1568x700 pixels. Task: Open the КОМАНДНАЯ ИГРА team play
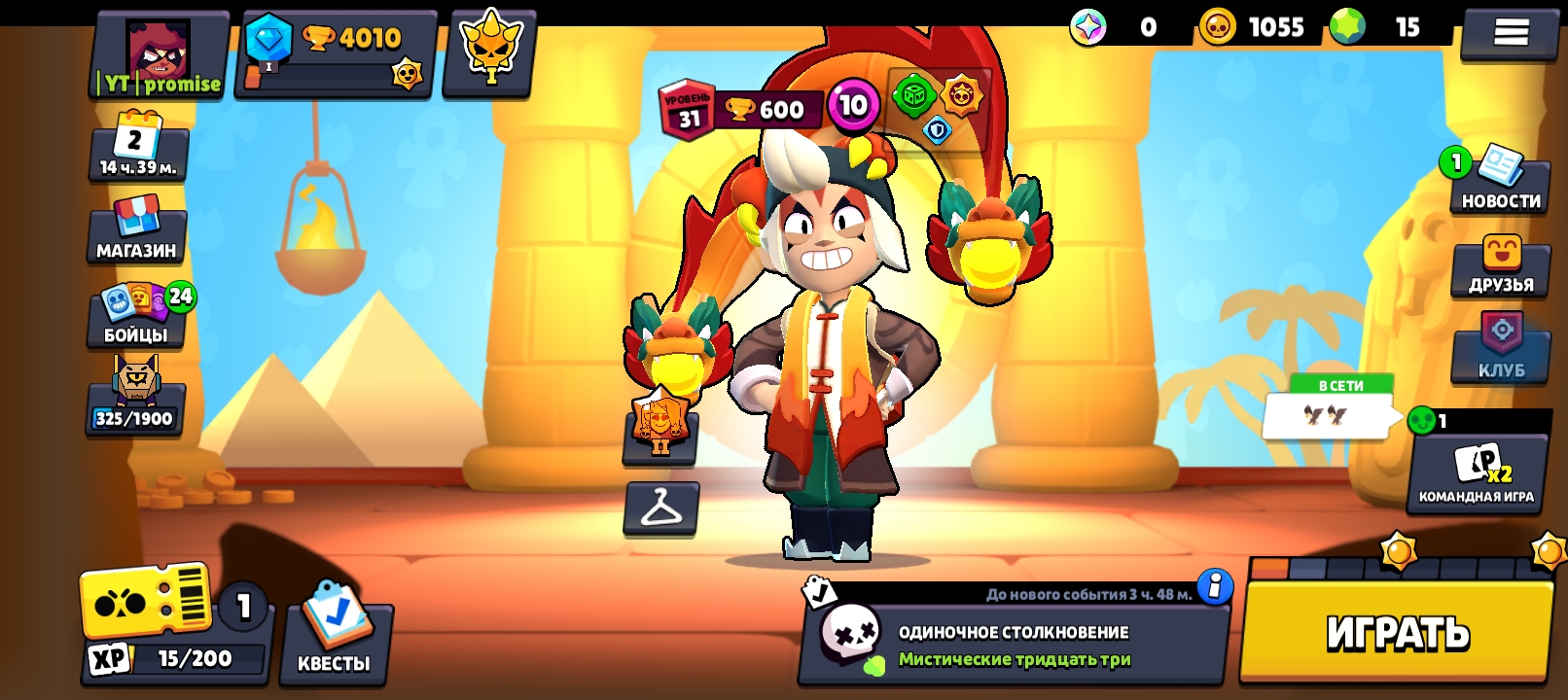point(1476,472)
